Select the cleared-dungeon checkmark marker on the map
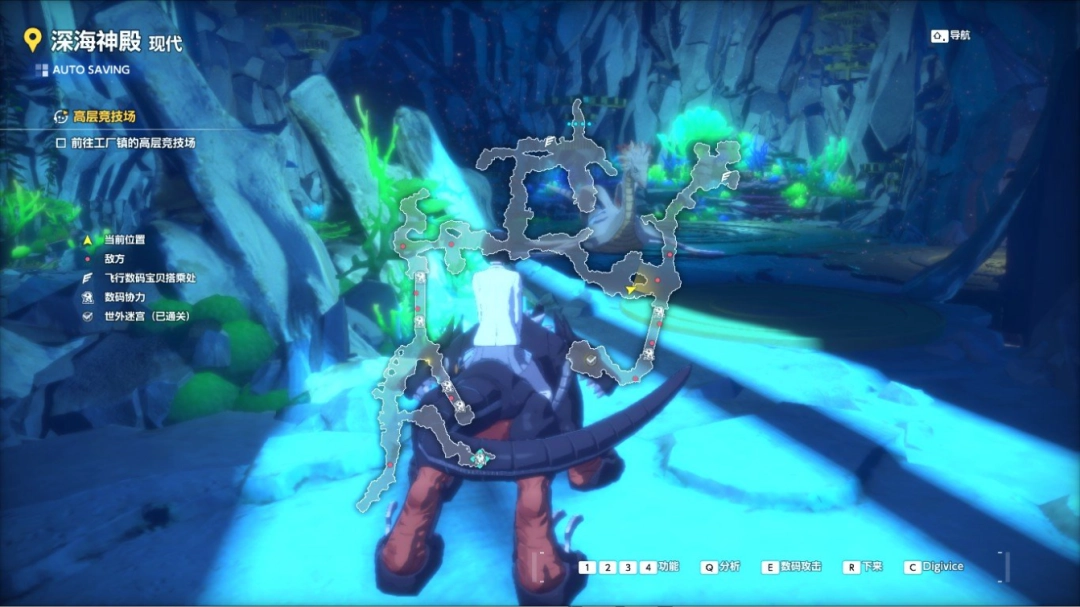Screen dimensions: 1080x607 [591, 357]
